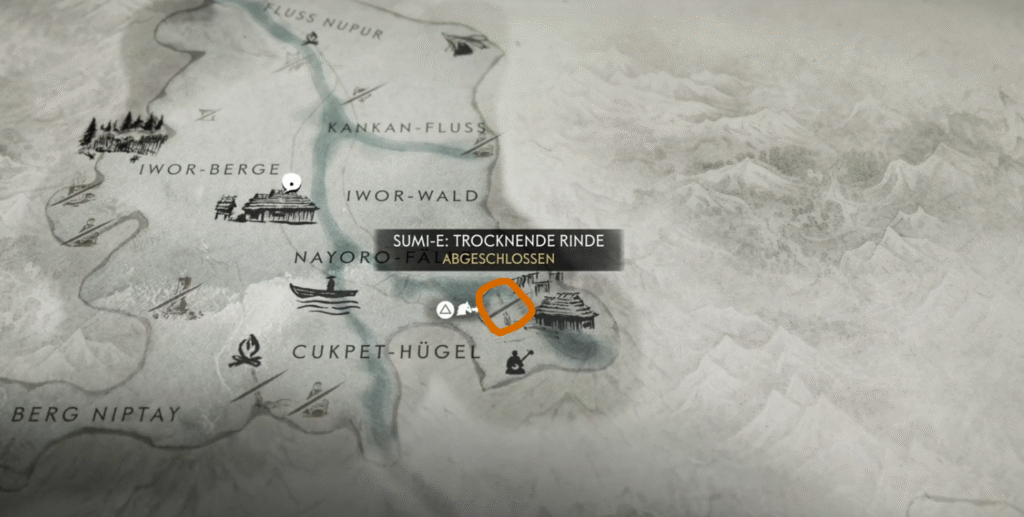Click the boat with fisherman map marker
Image resolution: width=1024 pixels, height=517 pixels.
tap(323, 294)
